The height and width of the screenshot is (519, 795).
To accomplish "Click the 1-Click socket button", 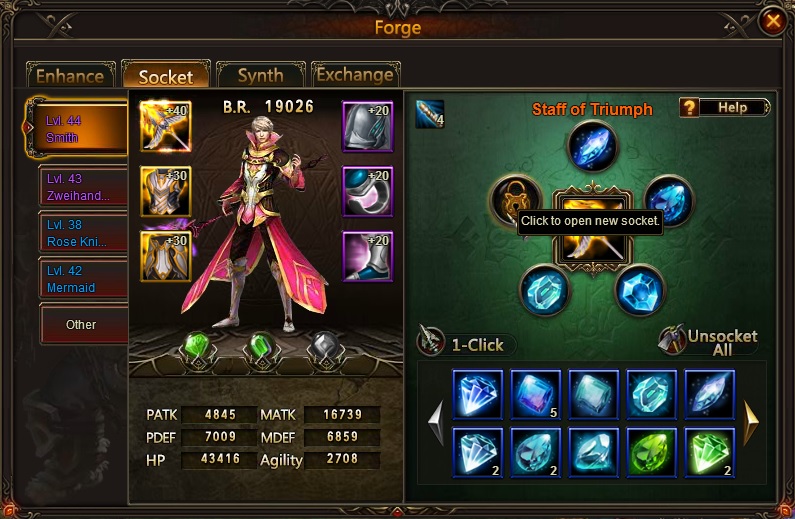I will (468, 344).
